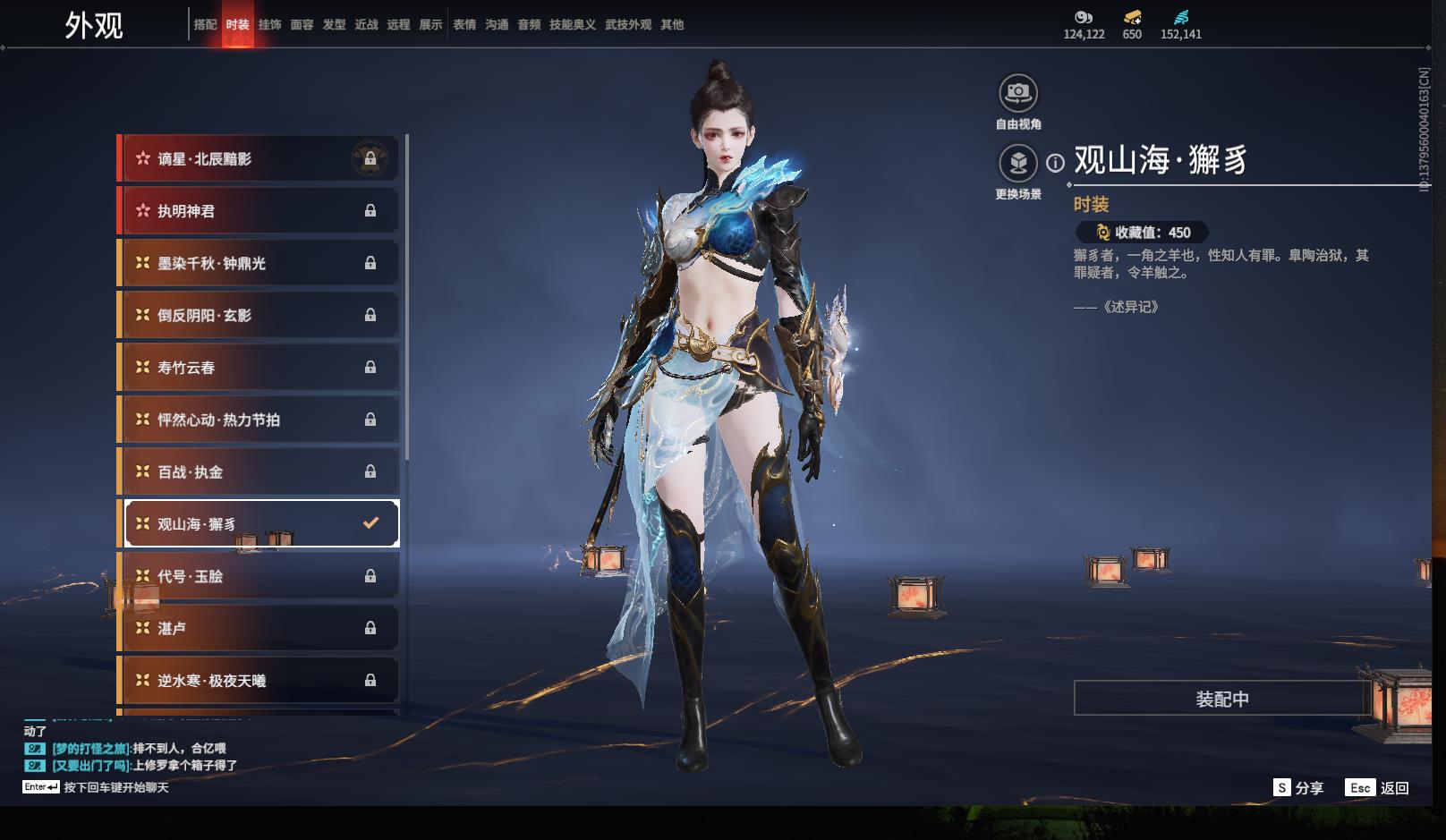This screenshot has width=1446, height=840.
Task: Go to the 技能奥义 tab
Action: [572, 25]
